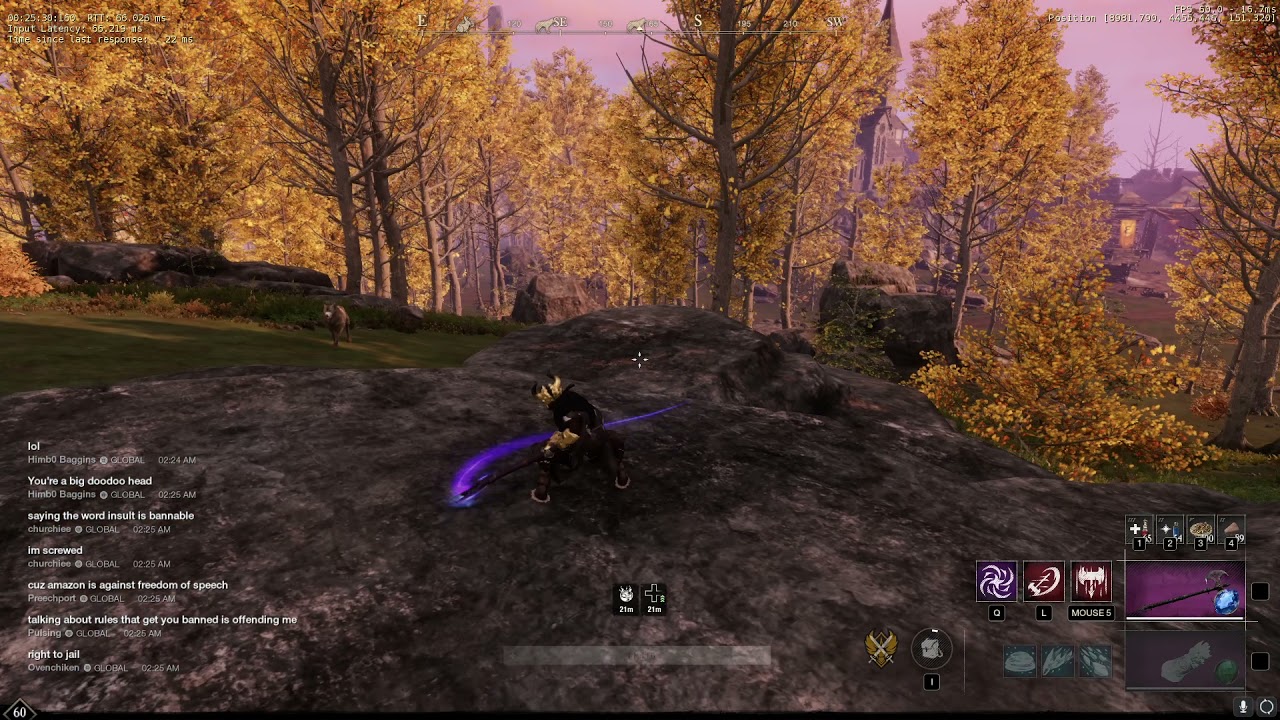Activate the purple vortex ability

pyautogui.click(x=996, y=582)
